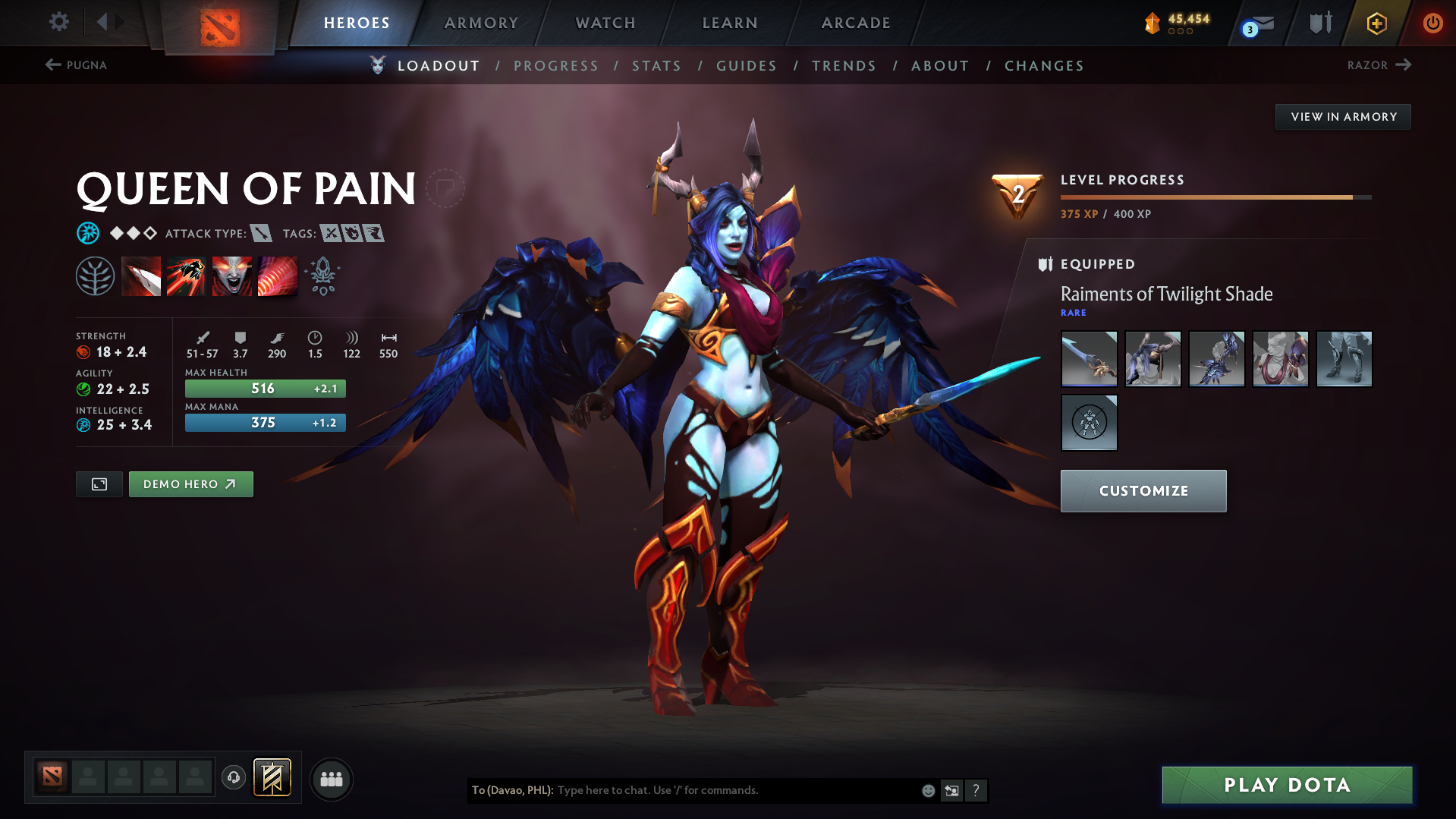Go to the Learn tab
Viewport: 1456px width, 819px height.
pos(730,23)
